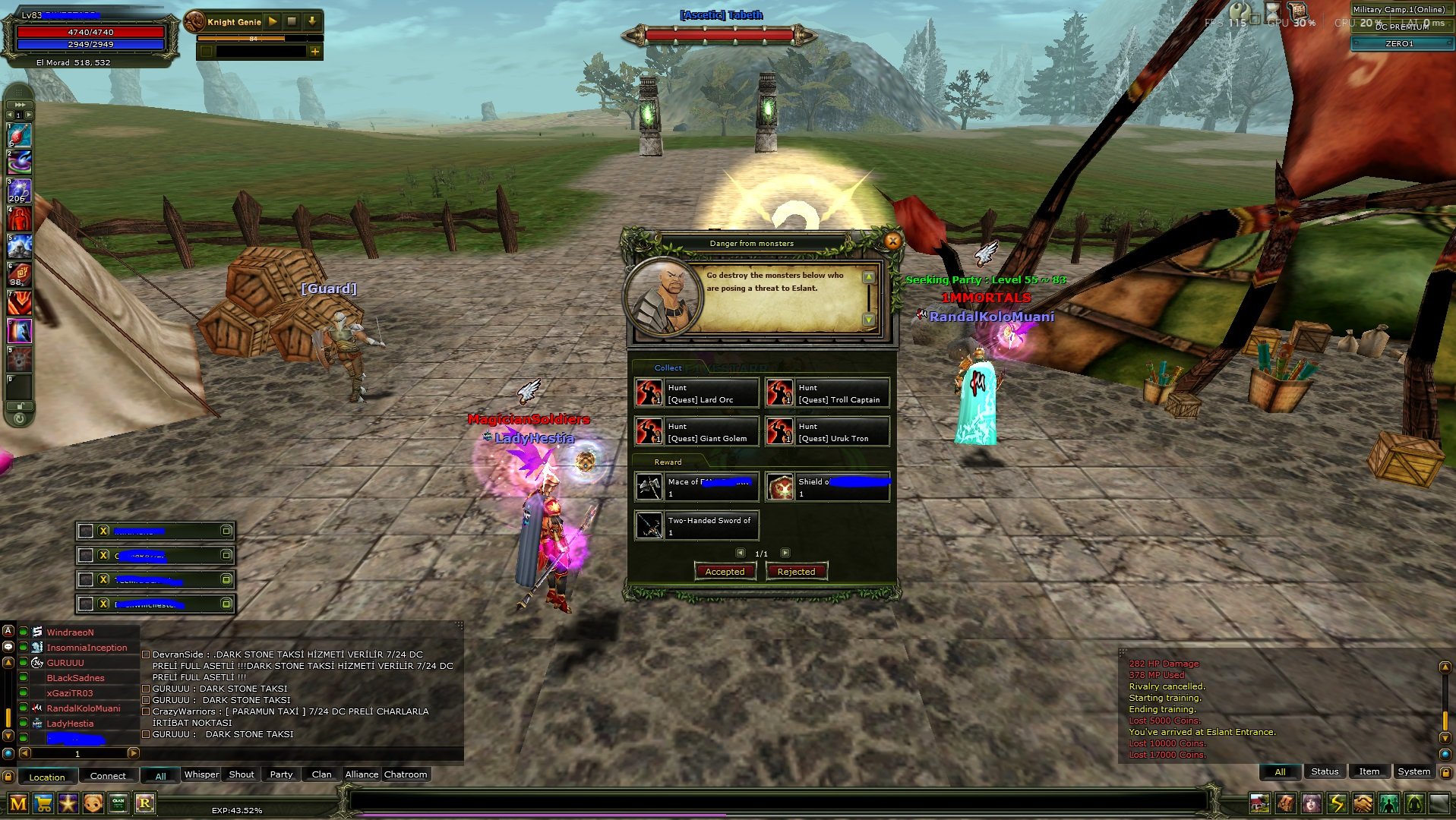Select the Lard Orc hunt objective

pos(696,393)
